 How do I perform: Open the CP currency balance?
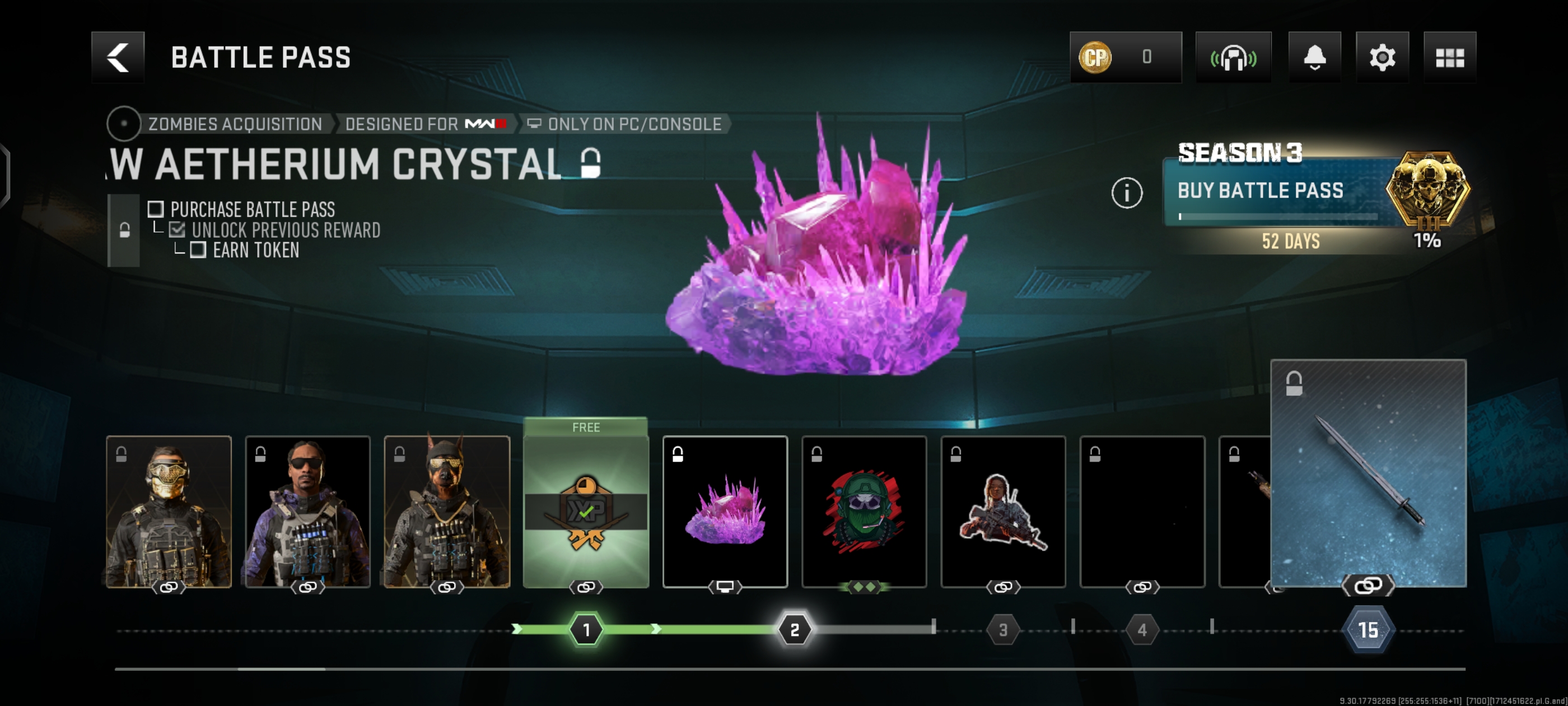coord(1125,57)
